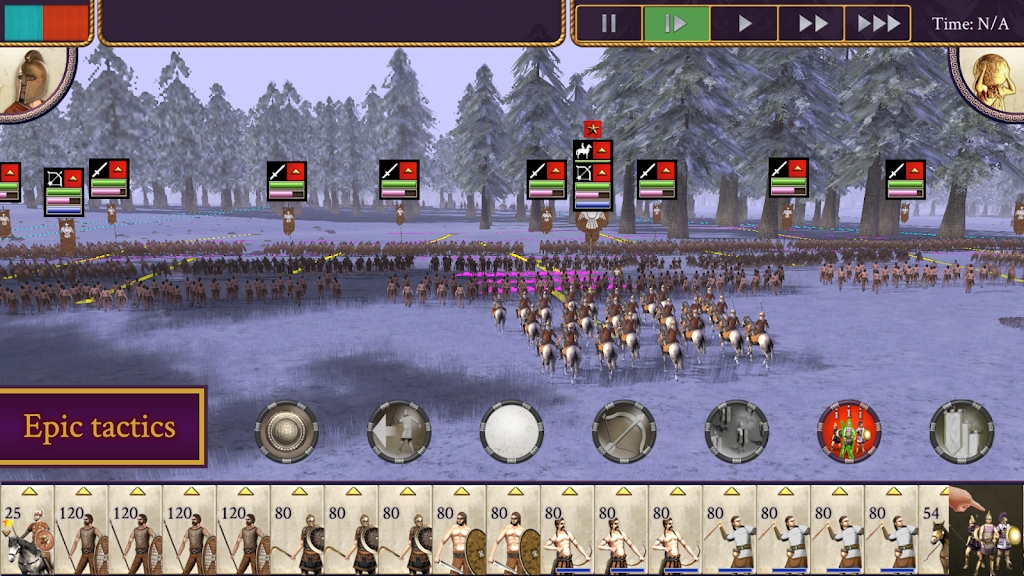Choose triple fast-forward speed

point(878,24)
